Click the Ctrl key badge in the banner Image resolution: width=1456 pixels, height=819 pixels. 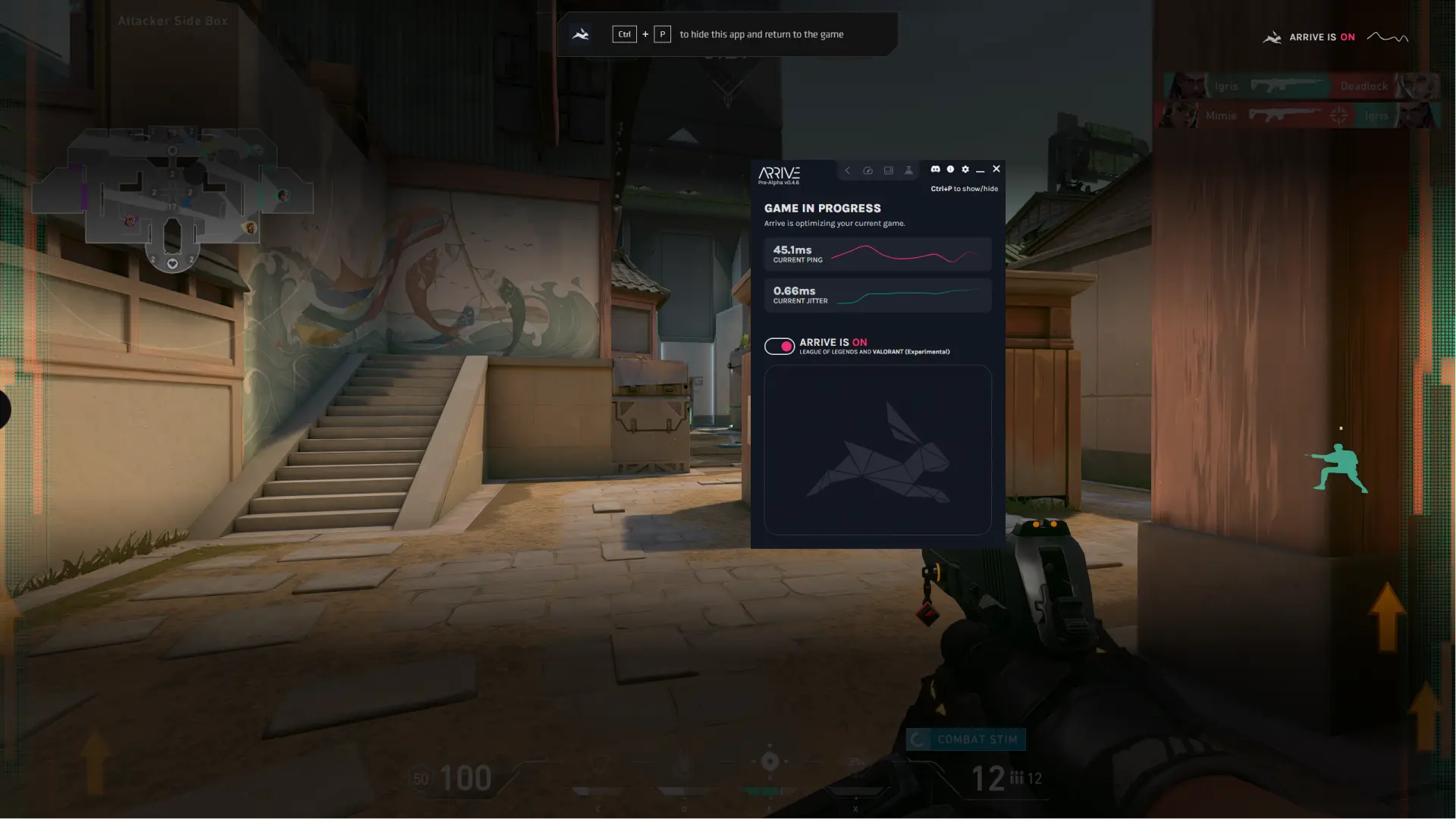pyautogui.click(x=624, y=33)
